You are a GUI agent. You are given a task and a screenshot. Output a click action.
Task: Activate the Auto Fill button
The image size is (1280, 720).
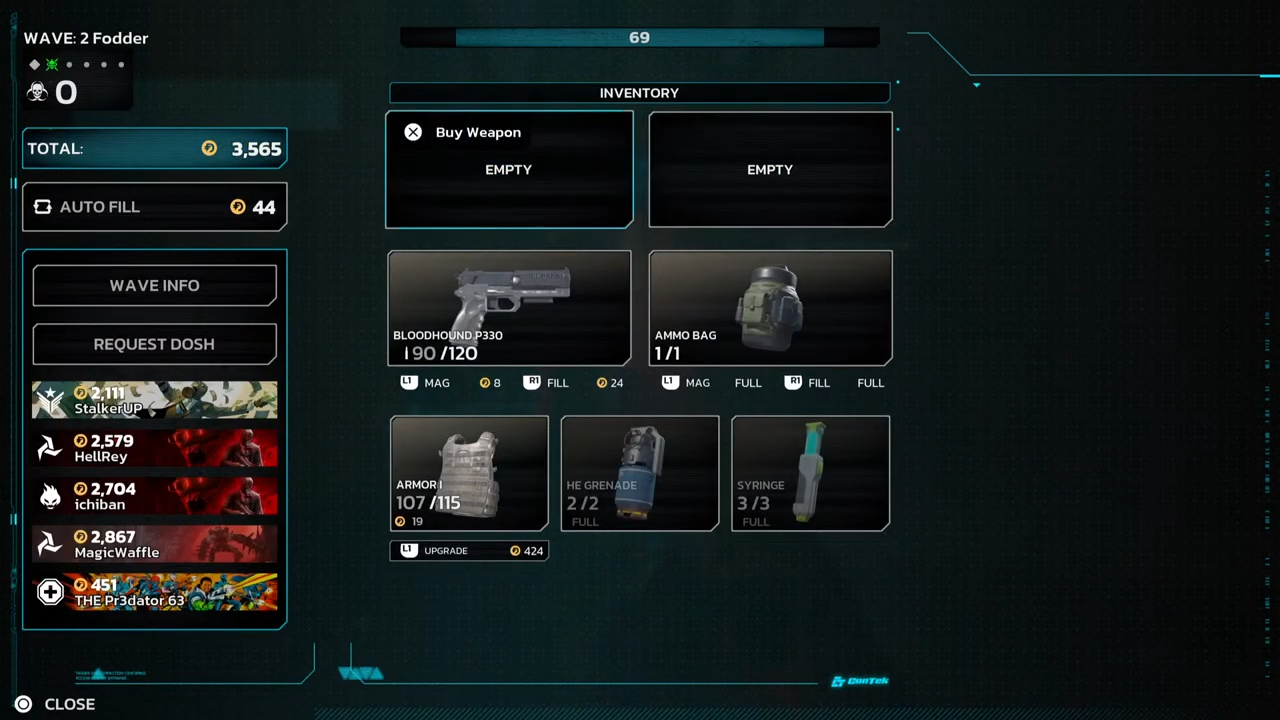click(x=155, y=207)
